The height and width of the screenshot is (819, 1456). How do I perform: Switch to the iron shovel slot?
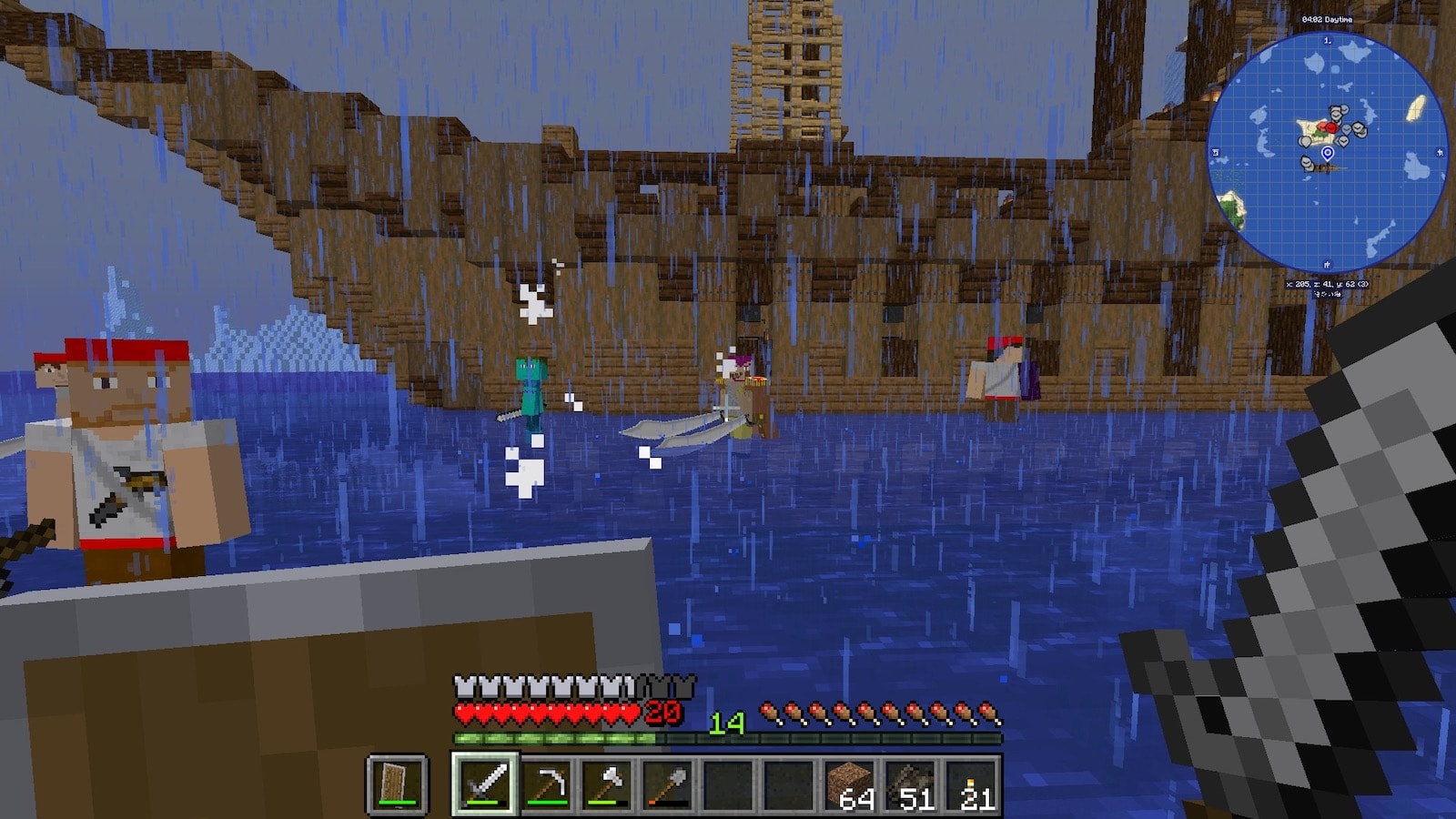668,784
